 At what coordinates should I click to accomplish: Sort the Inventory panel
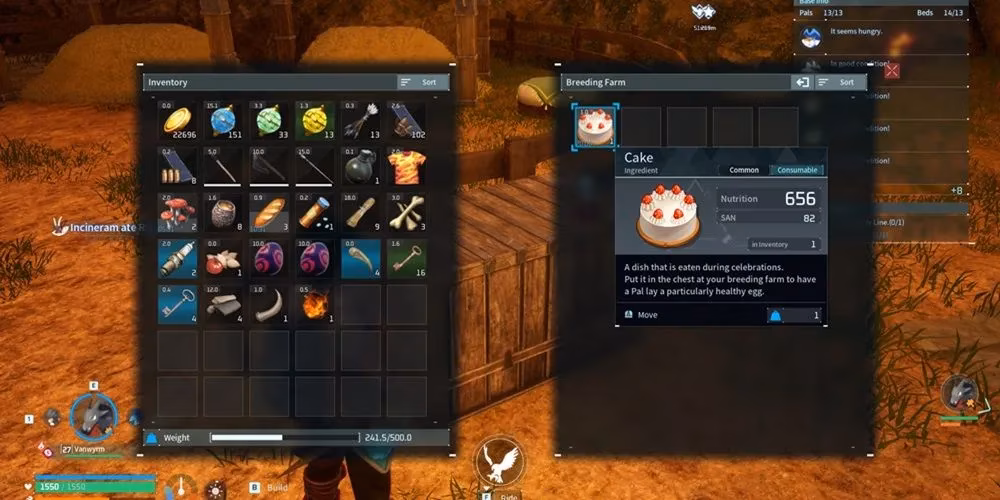tap(422, 82)
